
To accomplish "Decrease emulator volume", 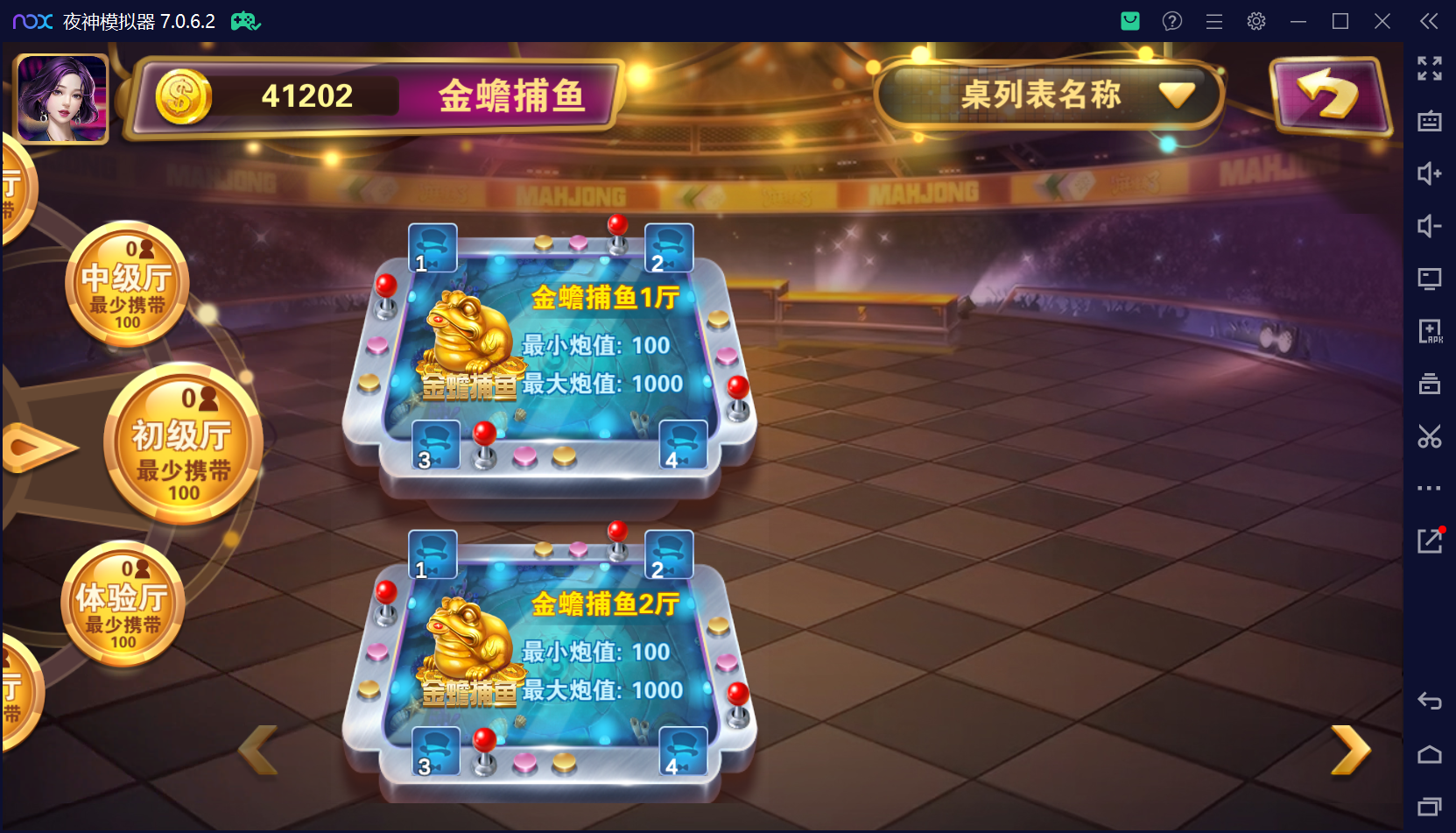I will pyautogui.click(x=1430, y=226).
